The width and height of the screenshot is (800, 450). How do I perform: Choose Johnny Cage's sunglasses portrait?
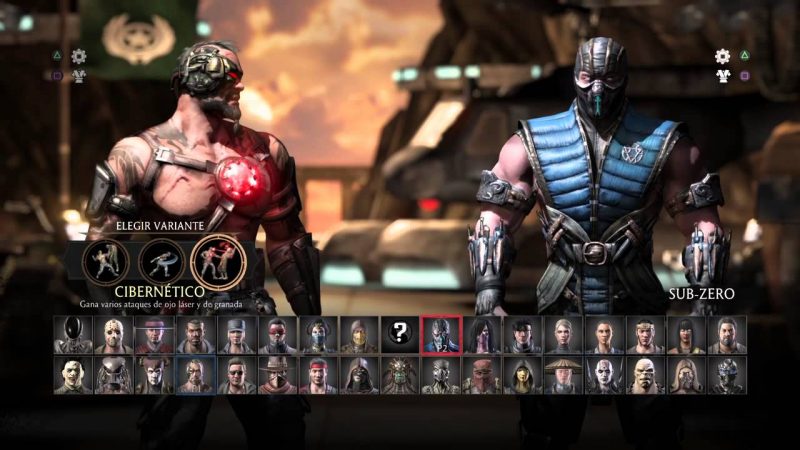(236, 375)
